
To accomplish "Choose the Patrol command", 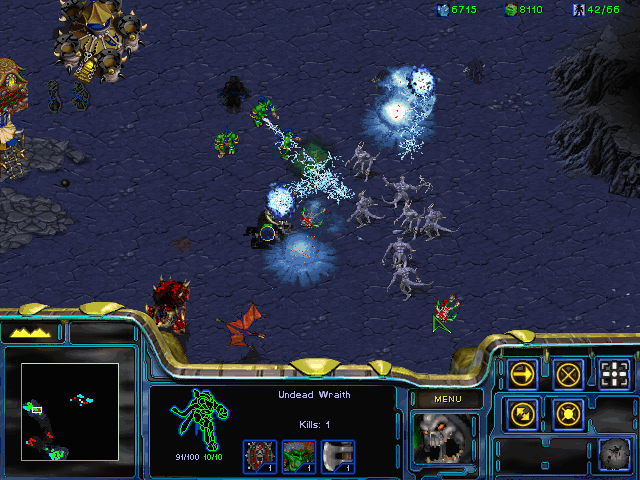I will [522, 412].
